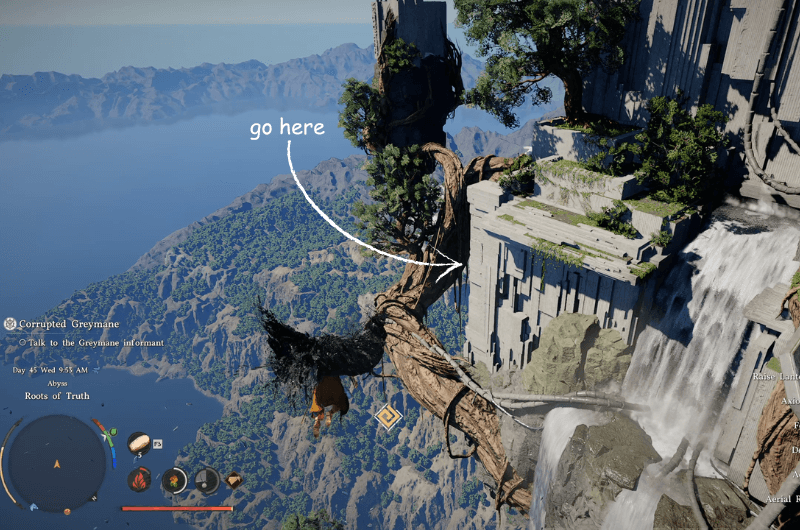Select the Talk to the Greymane informant objective
This screenshot has width=800, height=530.
coord(95,343)
